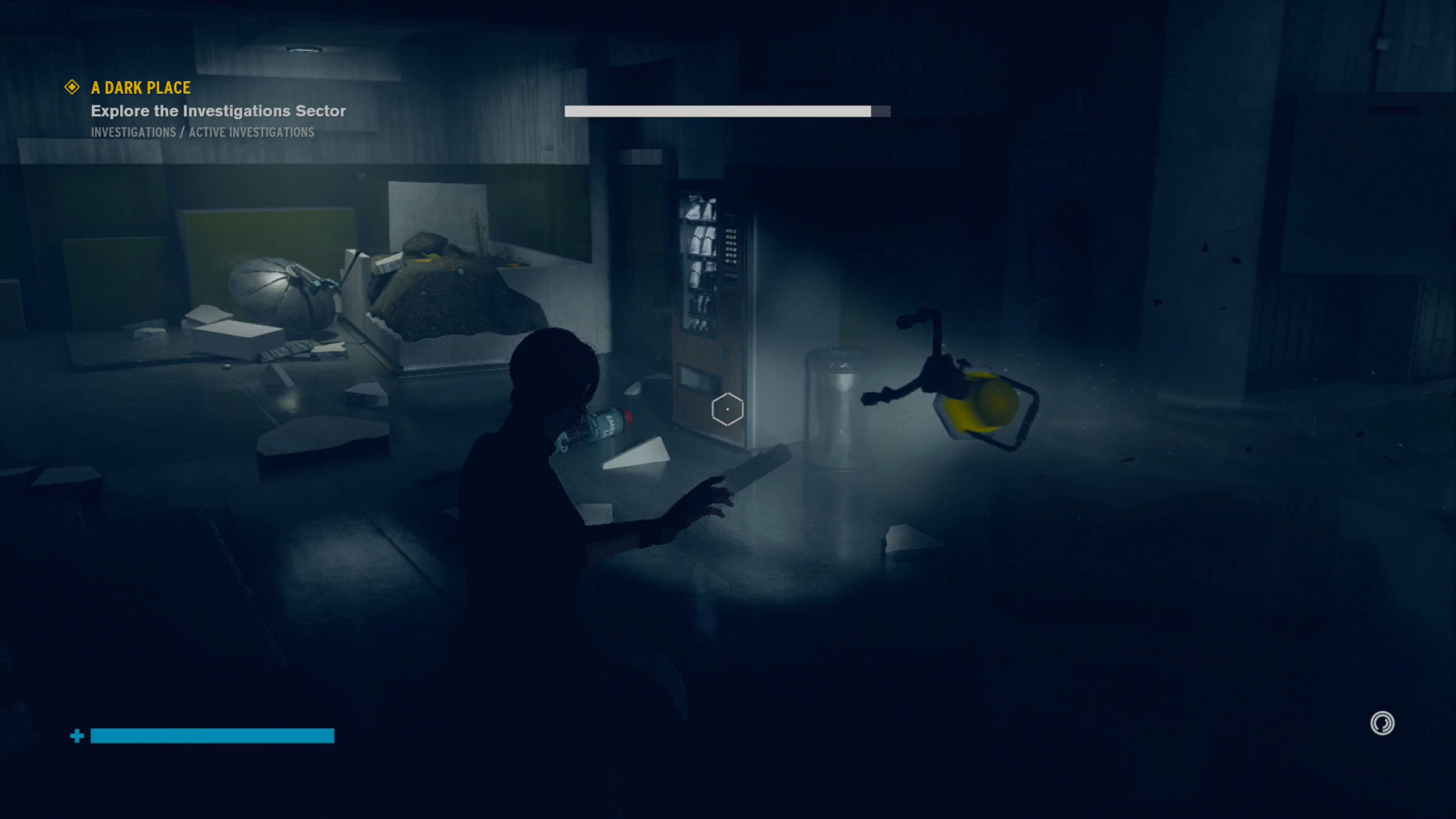Click the Explore the Investigations Sector objective
The width and height of the screenshot is (1456, 819).
point(217,110)
